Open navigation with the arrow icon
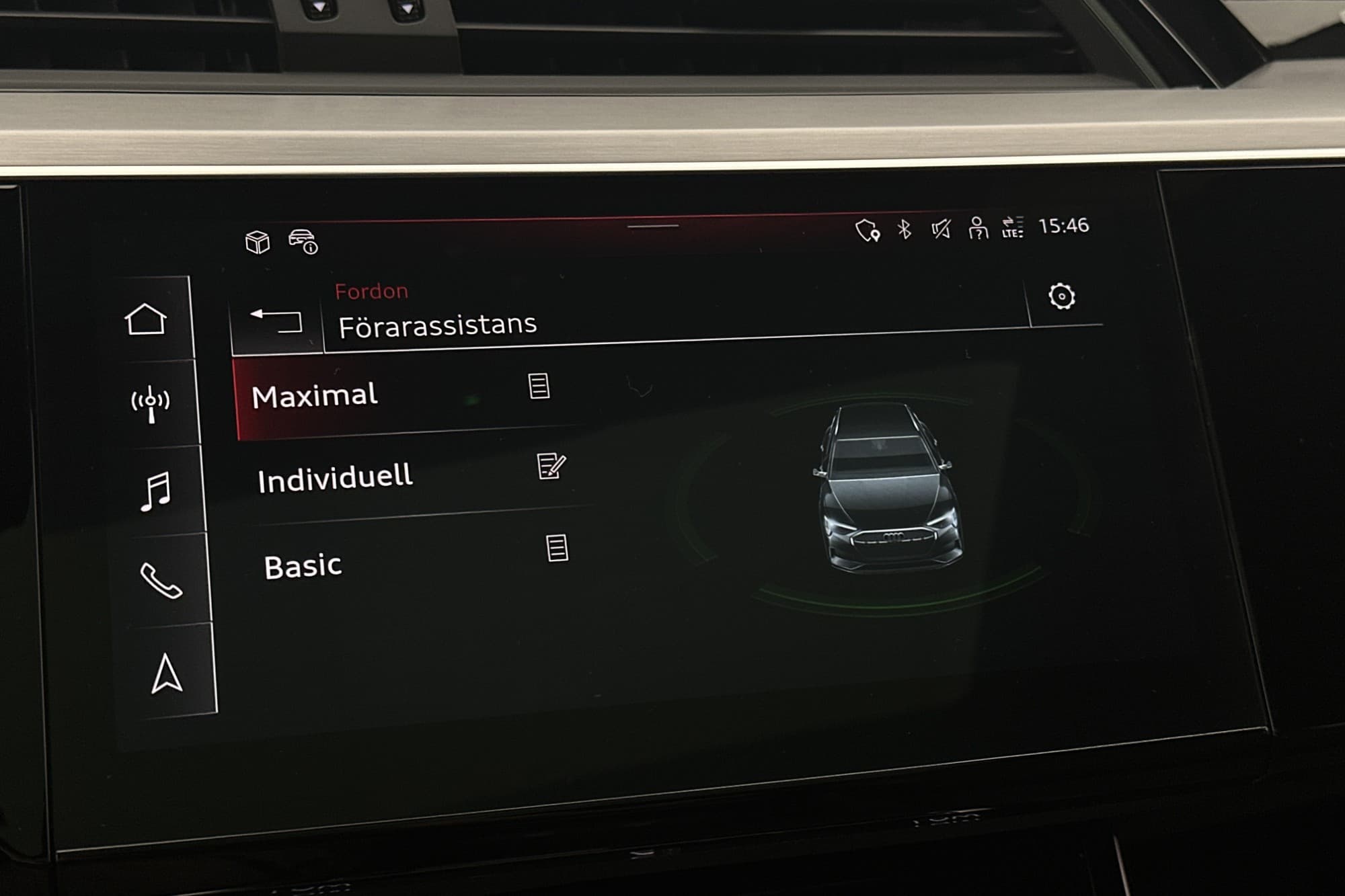Image resolution: width=1345 pixels, height=896 pixels. (x=166, y=674)
